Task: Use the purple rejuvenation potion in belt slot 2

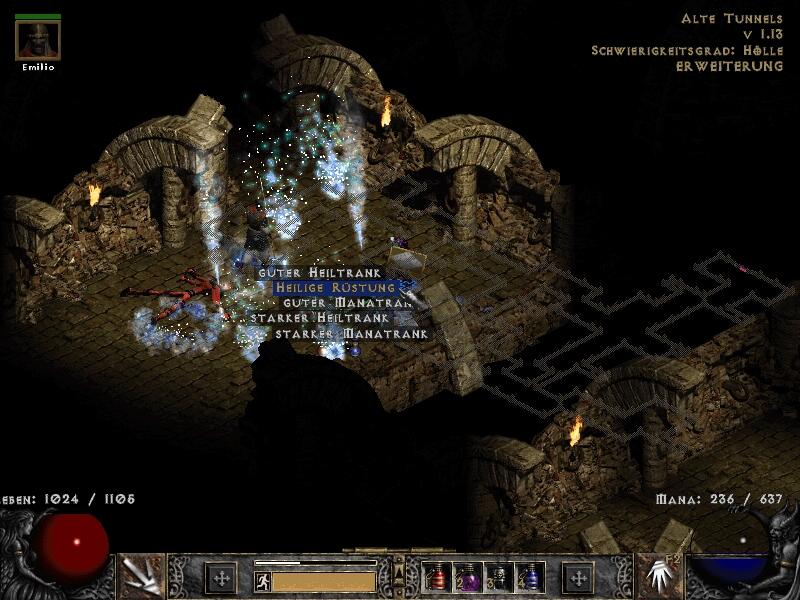Action: pyautogui.click(x=468, y=577)
